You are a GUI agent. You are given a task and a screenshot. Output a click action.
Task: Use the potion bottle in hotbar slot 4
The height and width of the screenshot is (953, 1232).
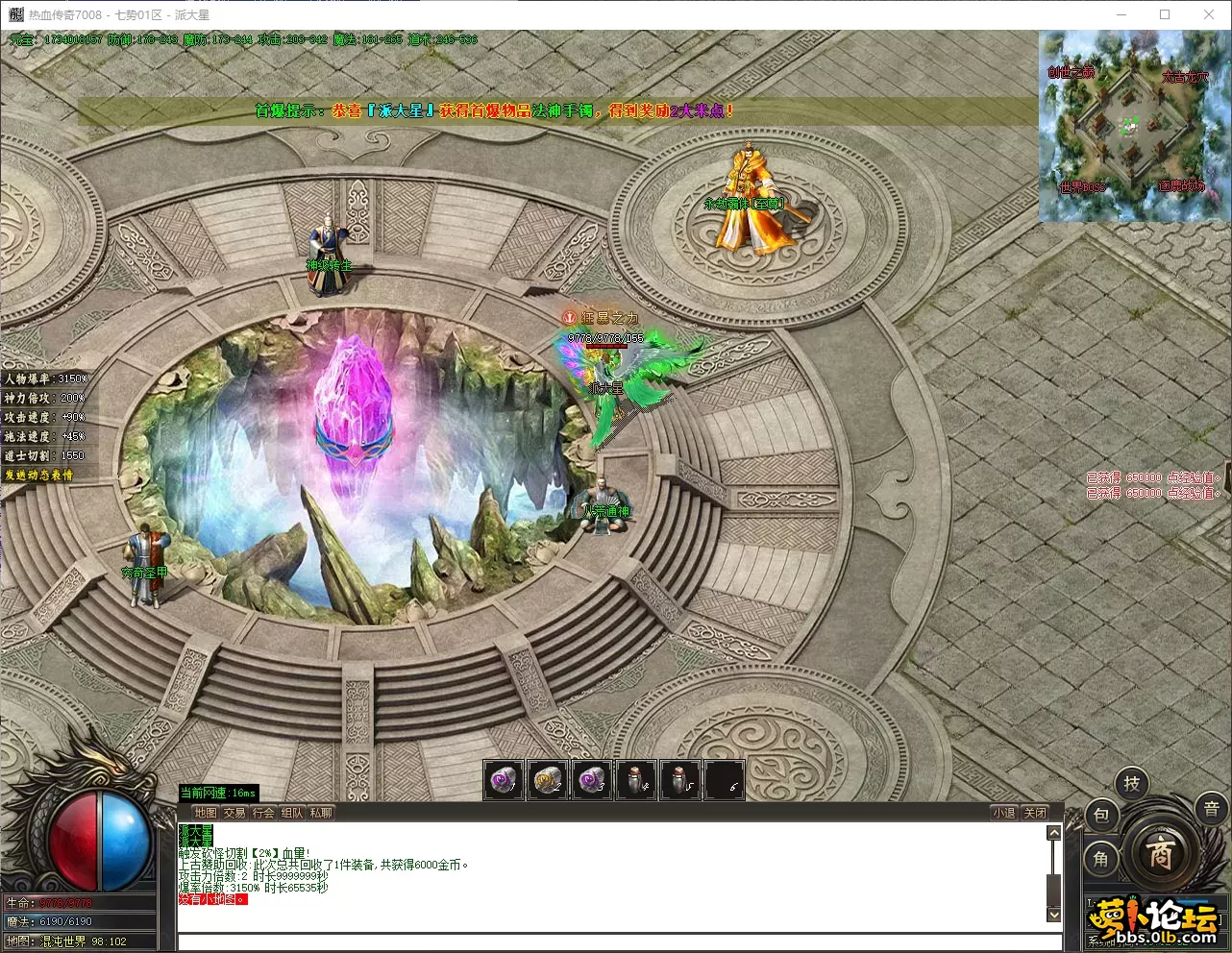pos(636,780)
